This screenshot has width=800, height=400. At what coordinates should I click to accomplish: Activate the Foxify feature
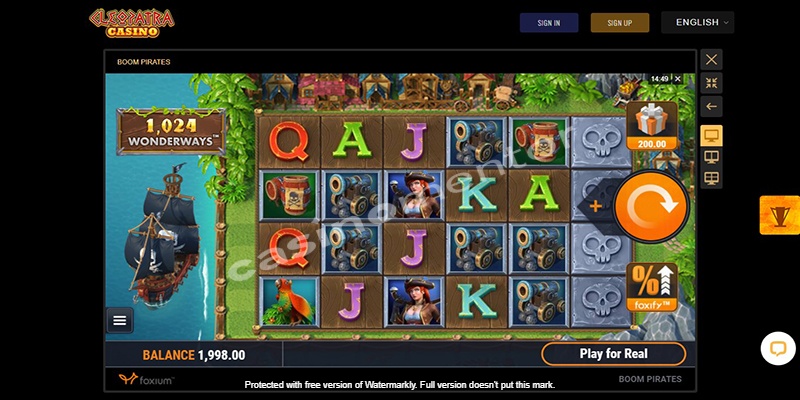tap(651, 287)
